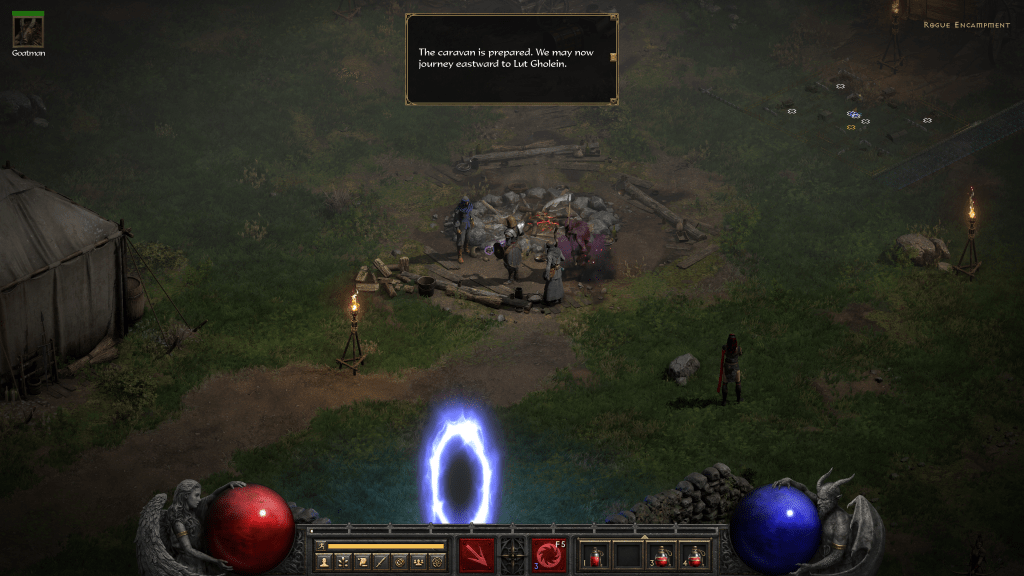The width and height of the screenshot is (1024, 576).
Task: Open the Goatman pet portrait
Action: point(27,31)
